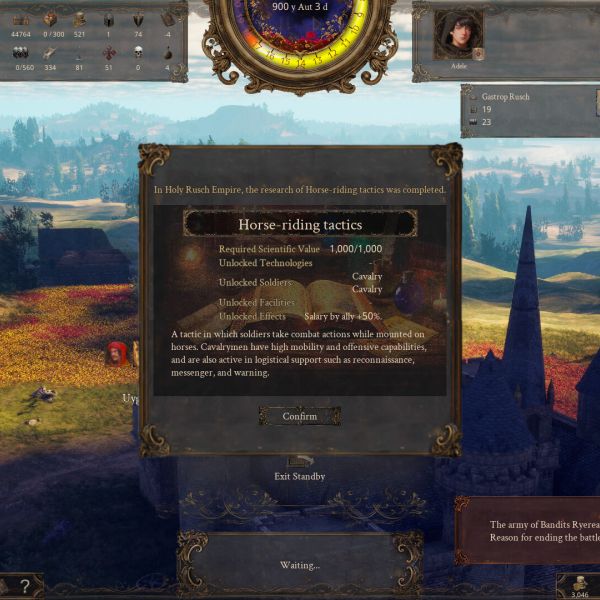Click the treasure chest resource icon
Viewport: 600px width, 600px height.
(x=21, y=20)
